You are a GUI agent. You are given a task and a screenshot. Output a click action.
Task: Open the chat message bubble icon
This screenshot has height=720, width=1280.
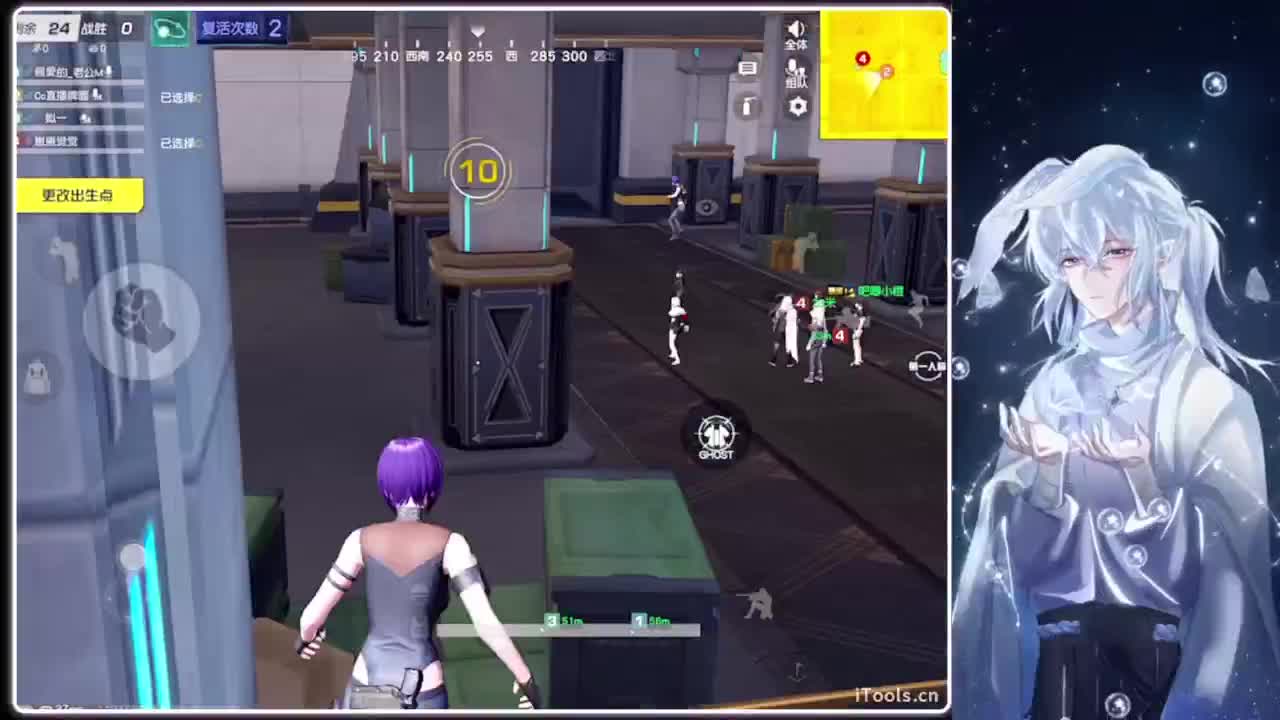pyautogui.click(x=749, y=66)
